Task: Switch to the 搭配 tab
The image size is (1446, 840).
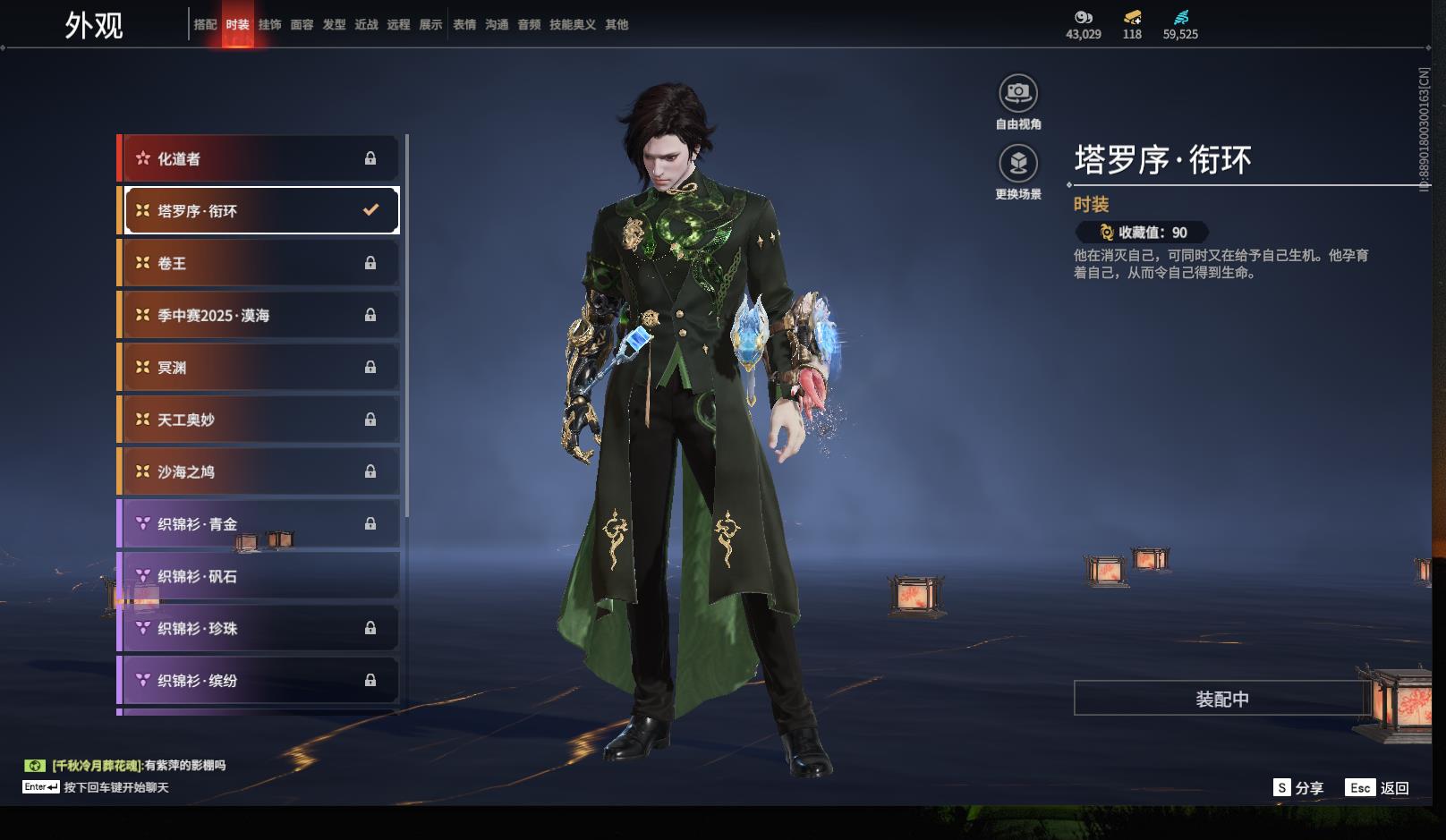Action: tap(206, 25)
